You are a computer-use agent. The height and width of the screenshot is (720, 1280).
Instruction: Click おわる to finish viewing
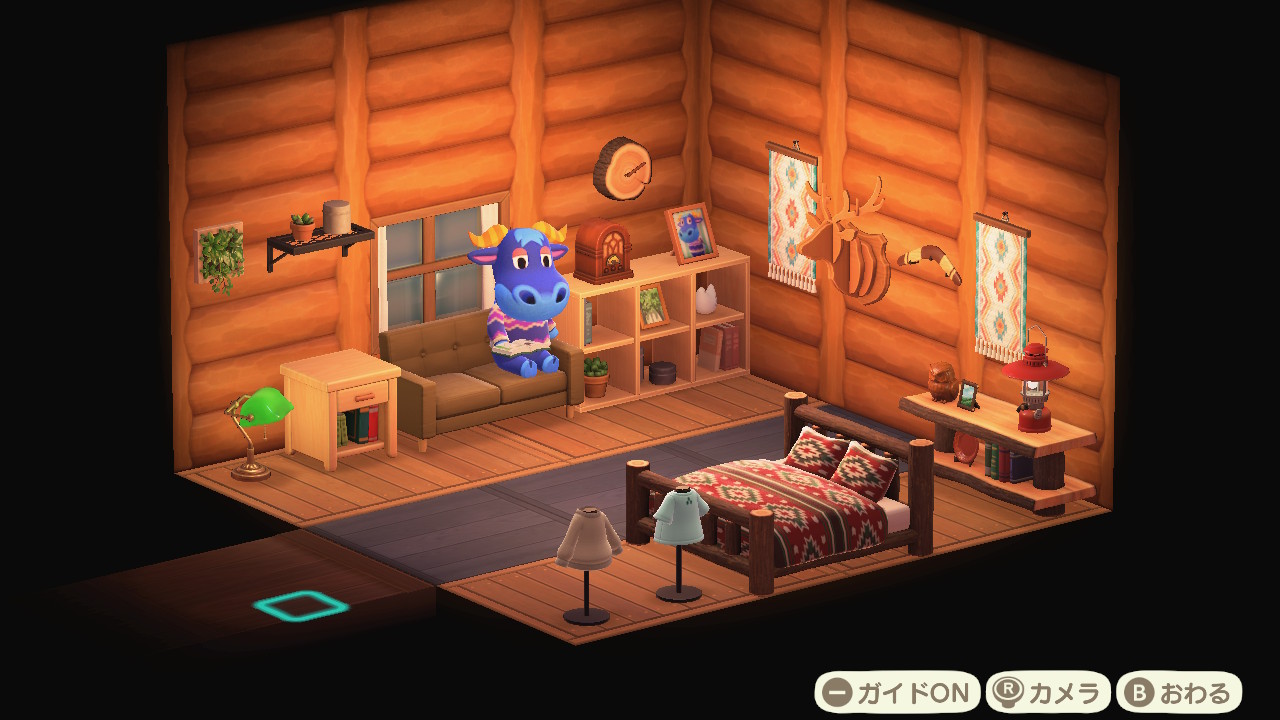(1179, 692)
